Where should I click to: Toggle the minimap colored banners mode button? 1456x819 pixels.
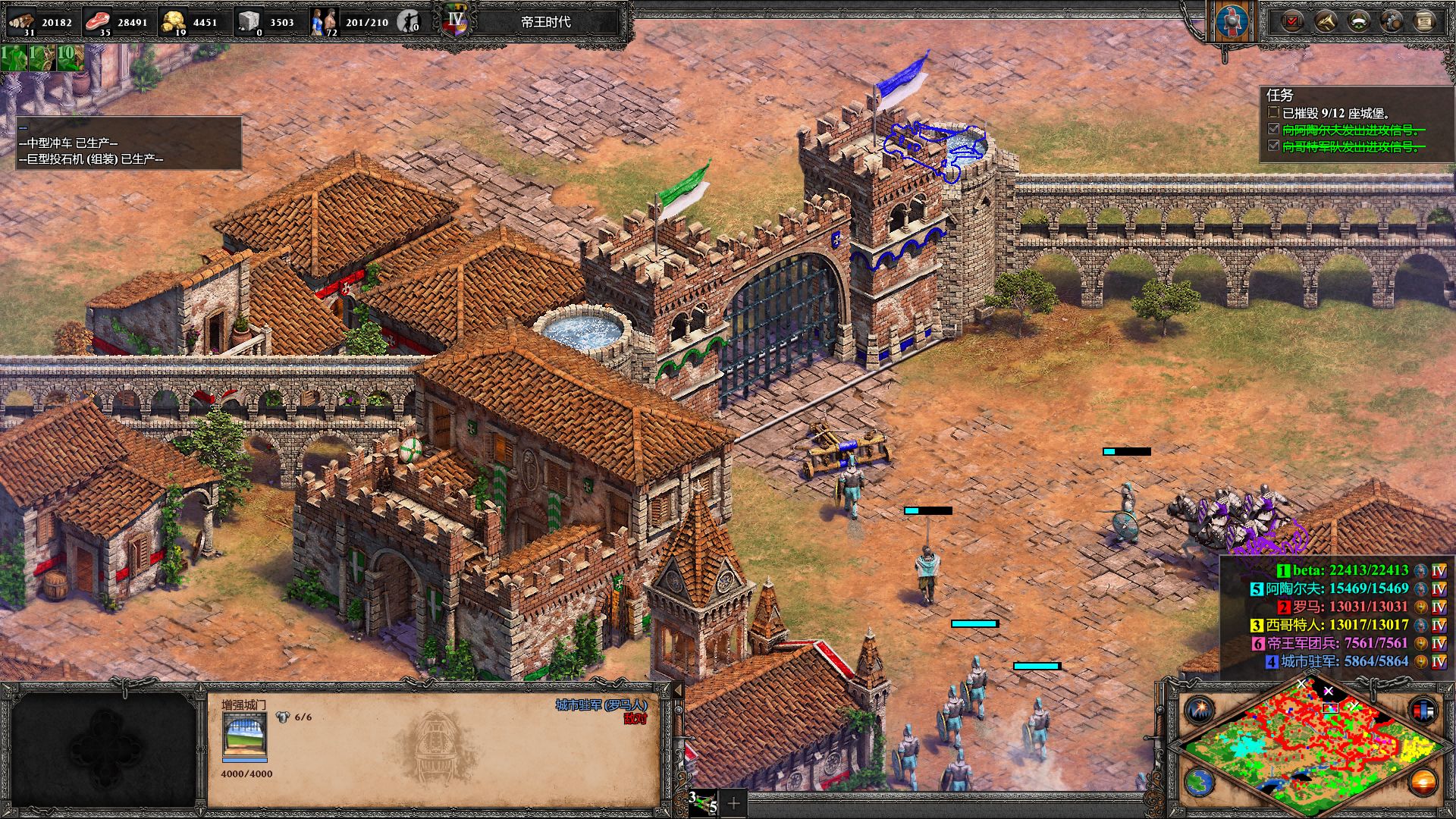click(x=1423, y=711)
